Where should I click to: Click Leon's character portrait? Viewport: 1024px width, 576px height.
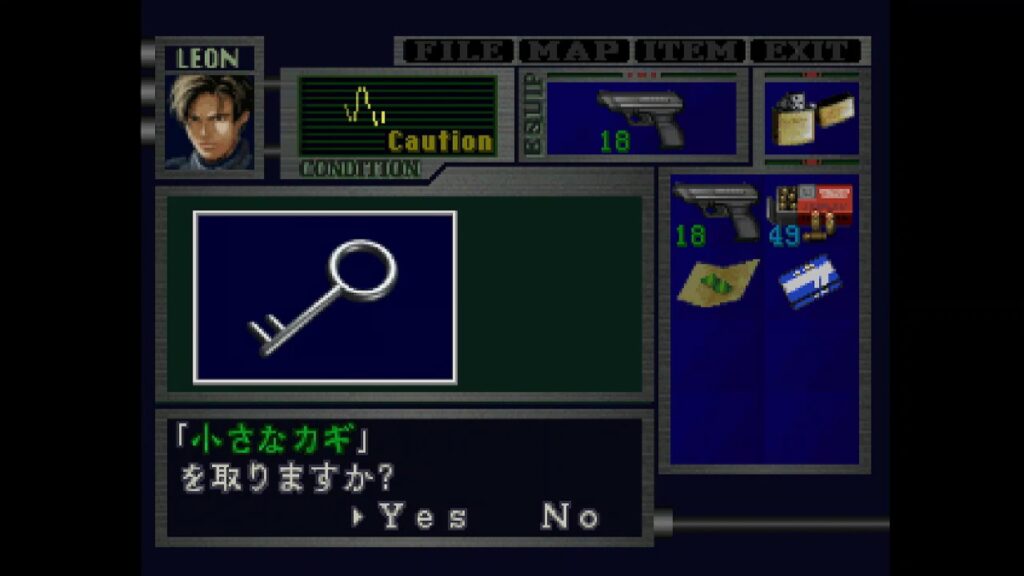[210, 121]
